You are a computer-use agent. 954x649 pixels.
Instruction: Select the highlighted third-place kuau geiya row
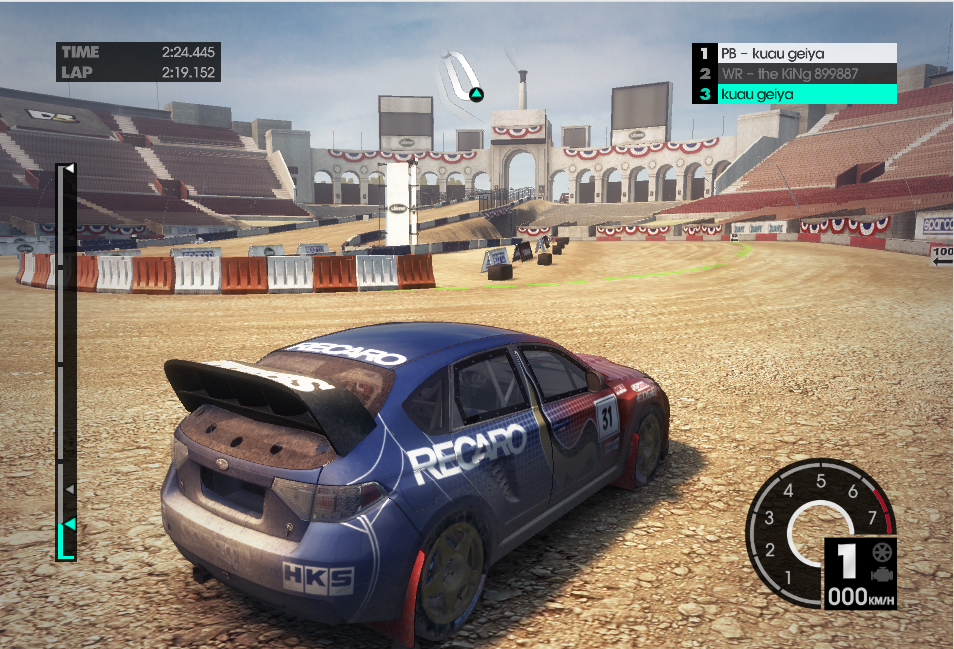(795, 94)
